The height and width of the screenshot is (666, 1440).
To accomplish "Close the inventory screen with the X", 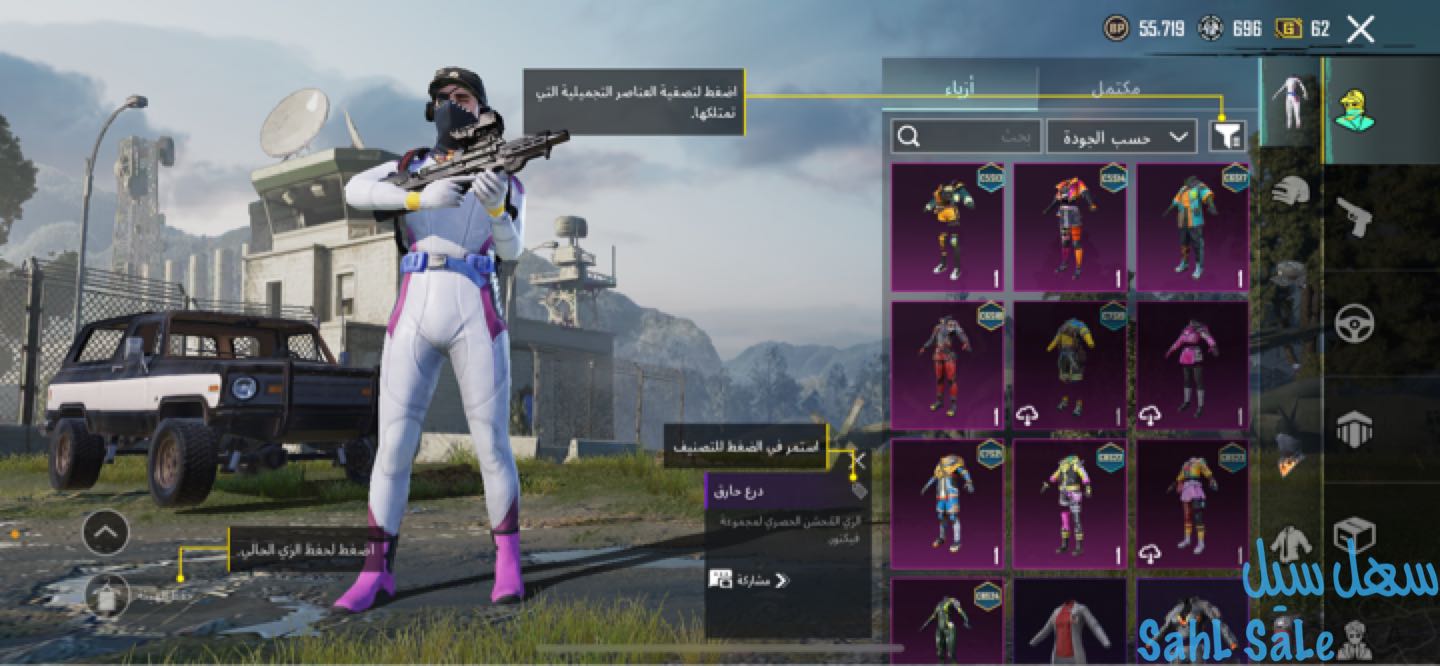I will [x=1360, y=29].
